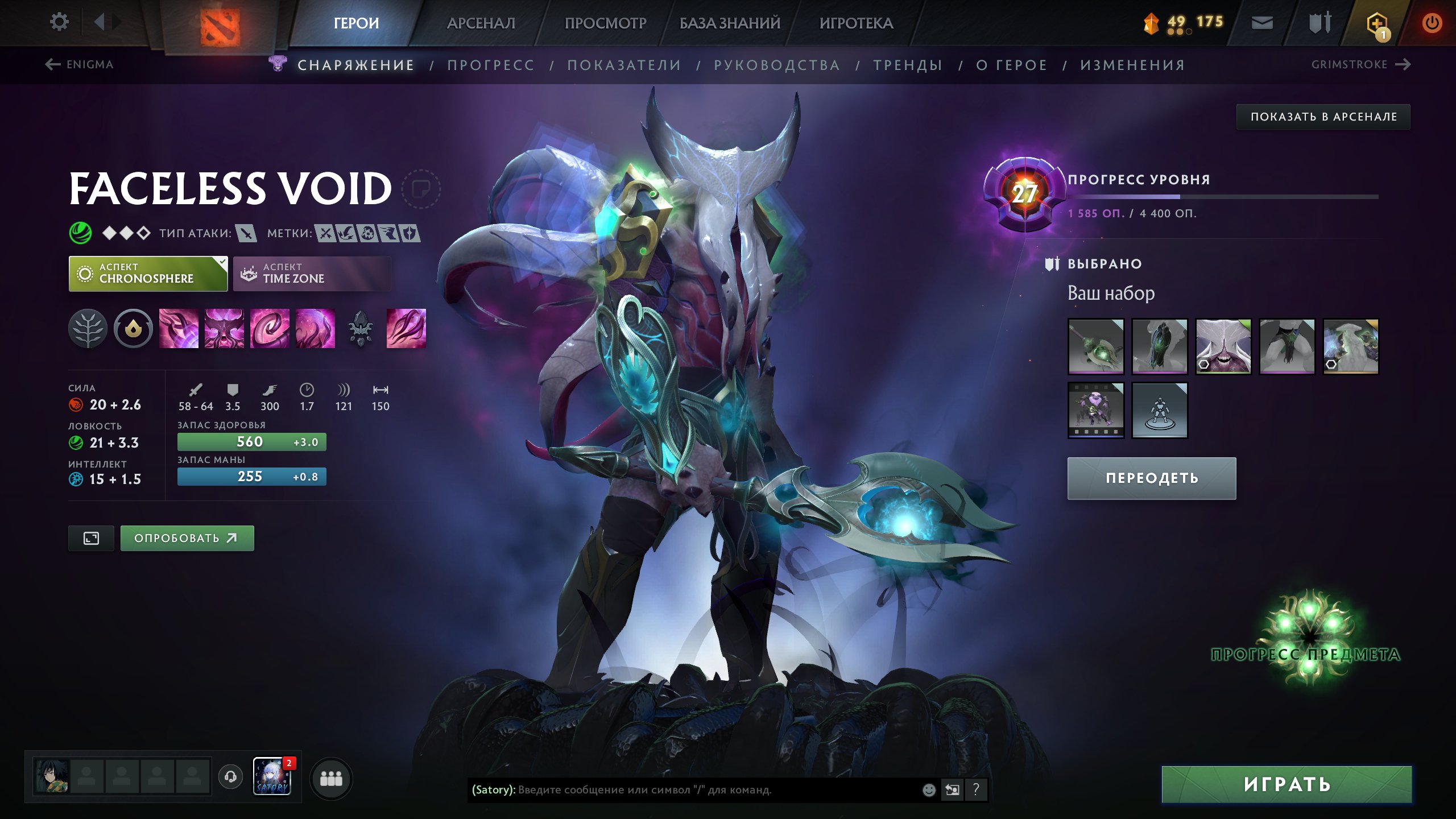Expand the fullscreen hero preview icon
Screen dimensions: 1456x819
(x=91, y=537)
